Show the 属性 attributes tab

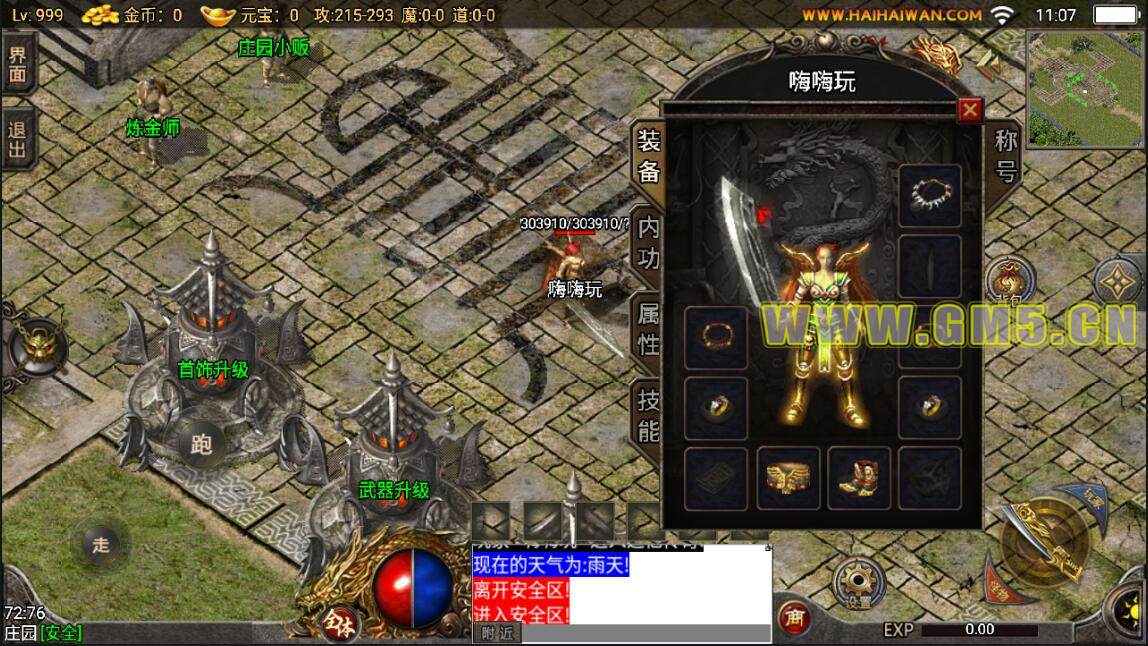click(x=649, y=330)
